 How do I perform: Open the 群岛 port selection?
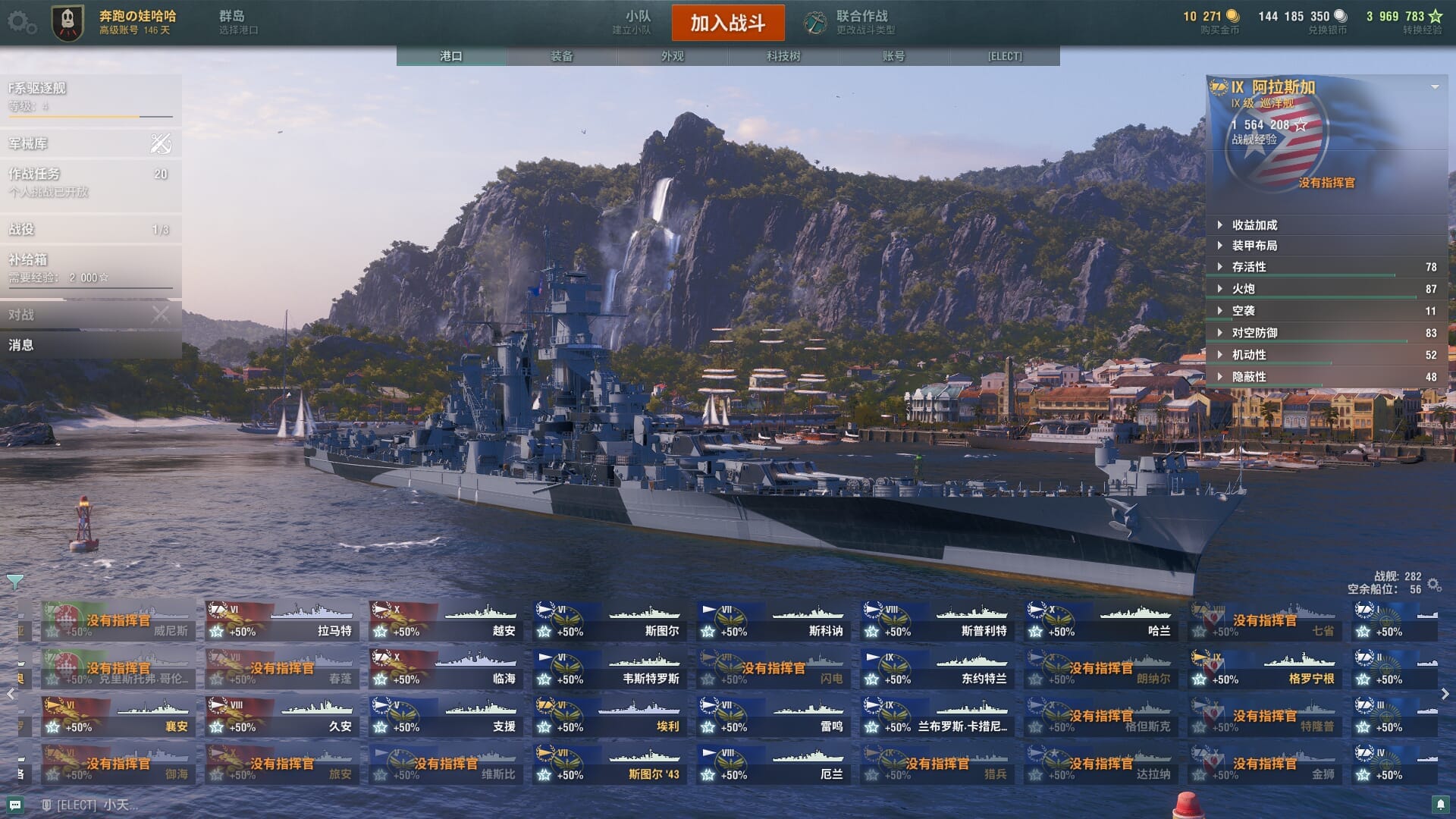point(238,22)
